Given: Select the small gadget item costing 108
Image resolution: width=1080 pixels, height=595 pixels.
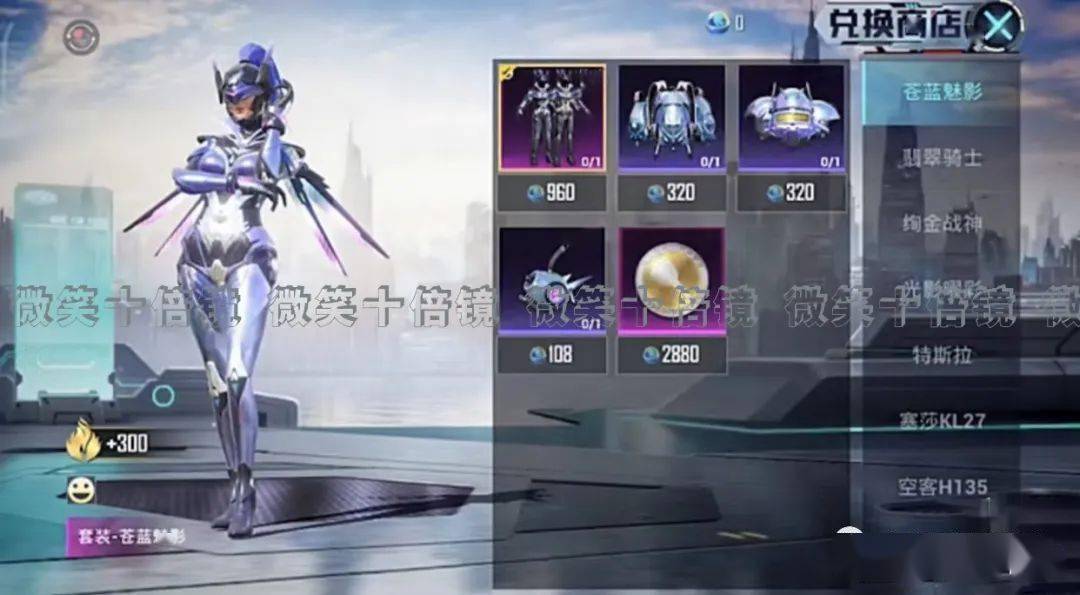Looking at the screenshot, I should coord(551,281).
